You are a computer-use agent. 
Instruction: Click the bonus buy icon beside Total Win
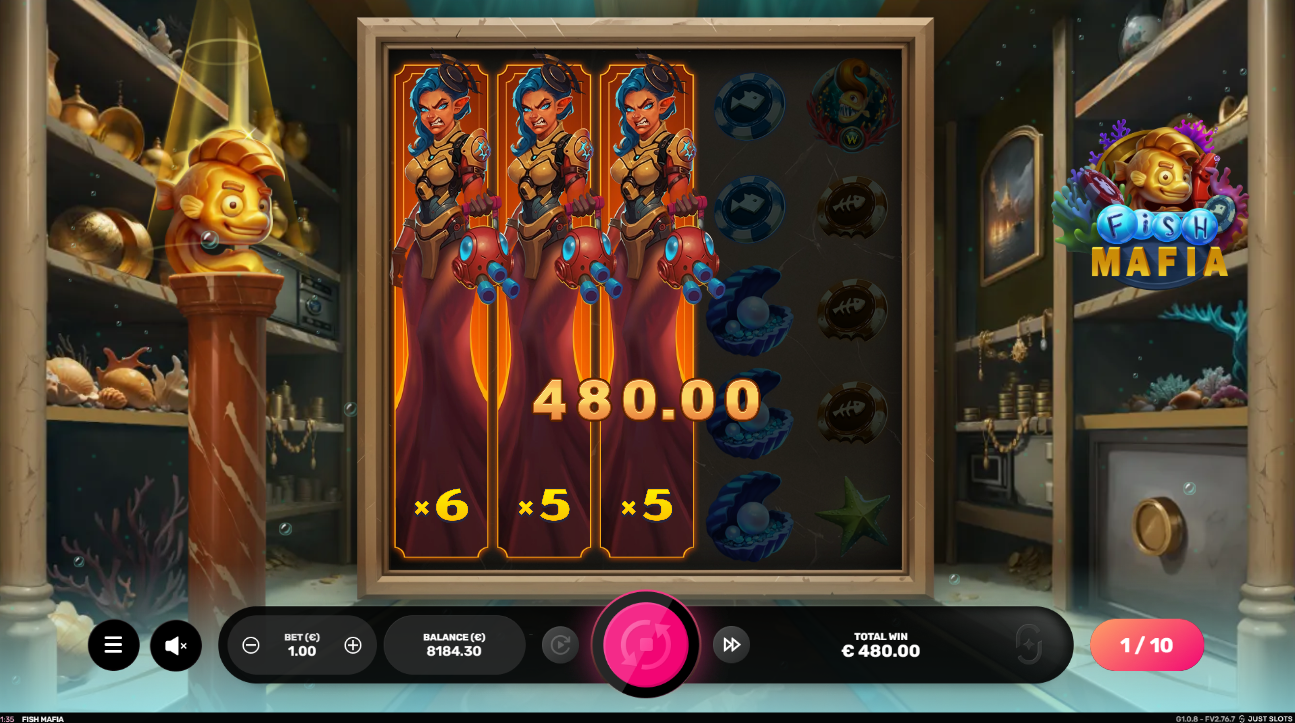pyautogui.click(x=1028, y=645)
